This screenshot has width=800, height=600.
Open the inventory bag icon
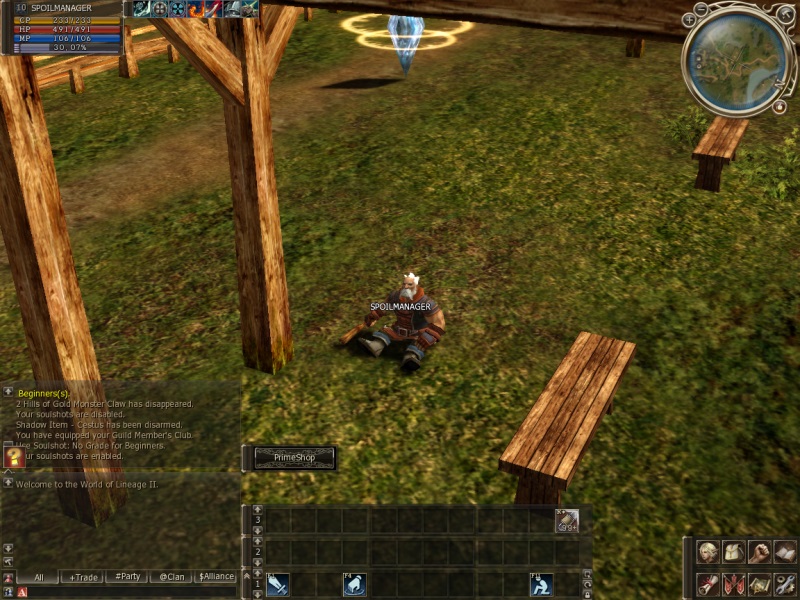coord(734,552)
